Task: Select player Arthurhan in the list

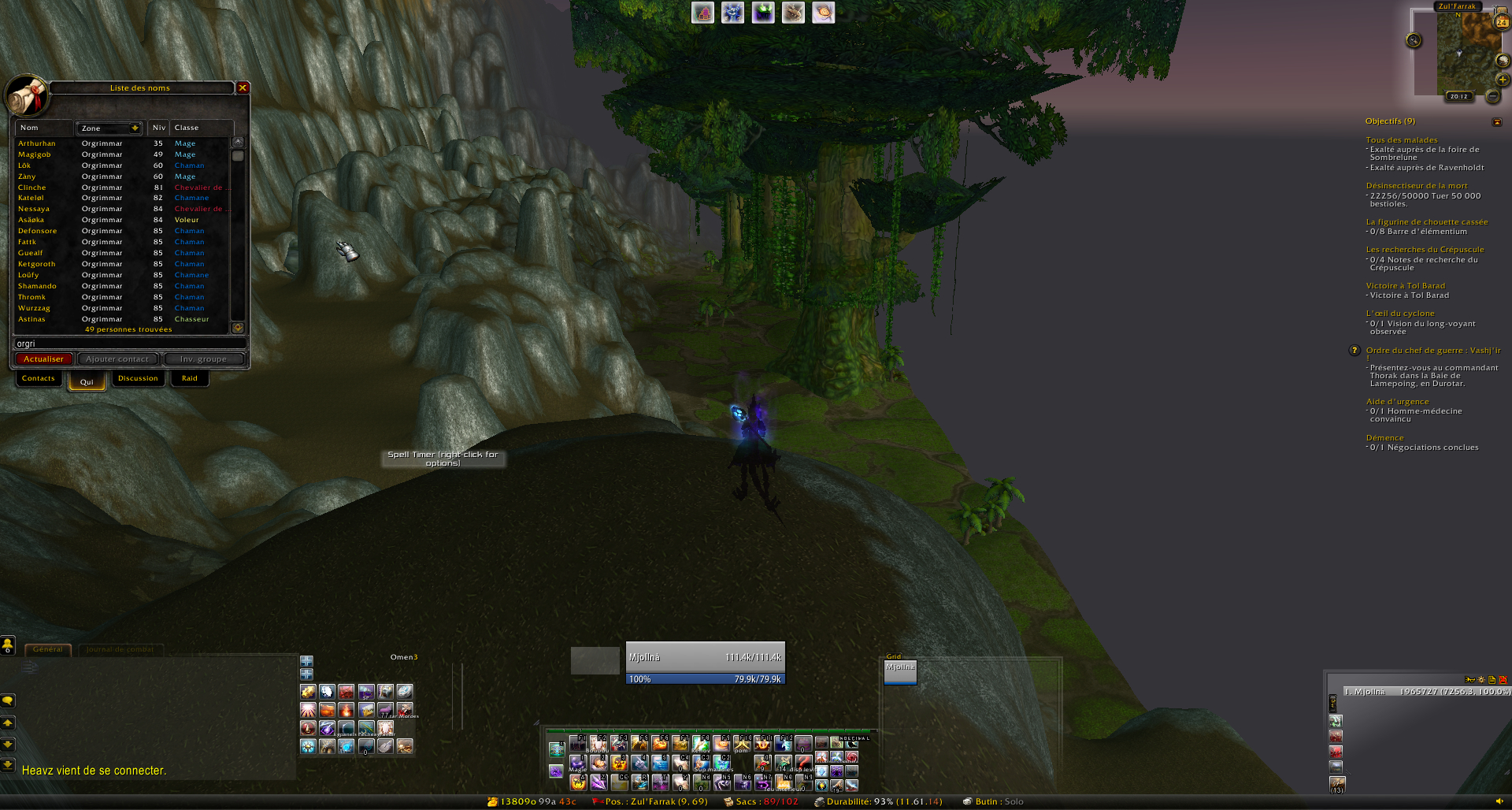Action: click(37, 143)
